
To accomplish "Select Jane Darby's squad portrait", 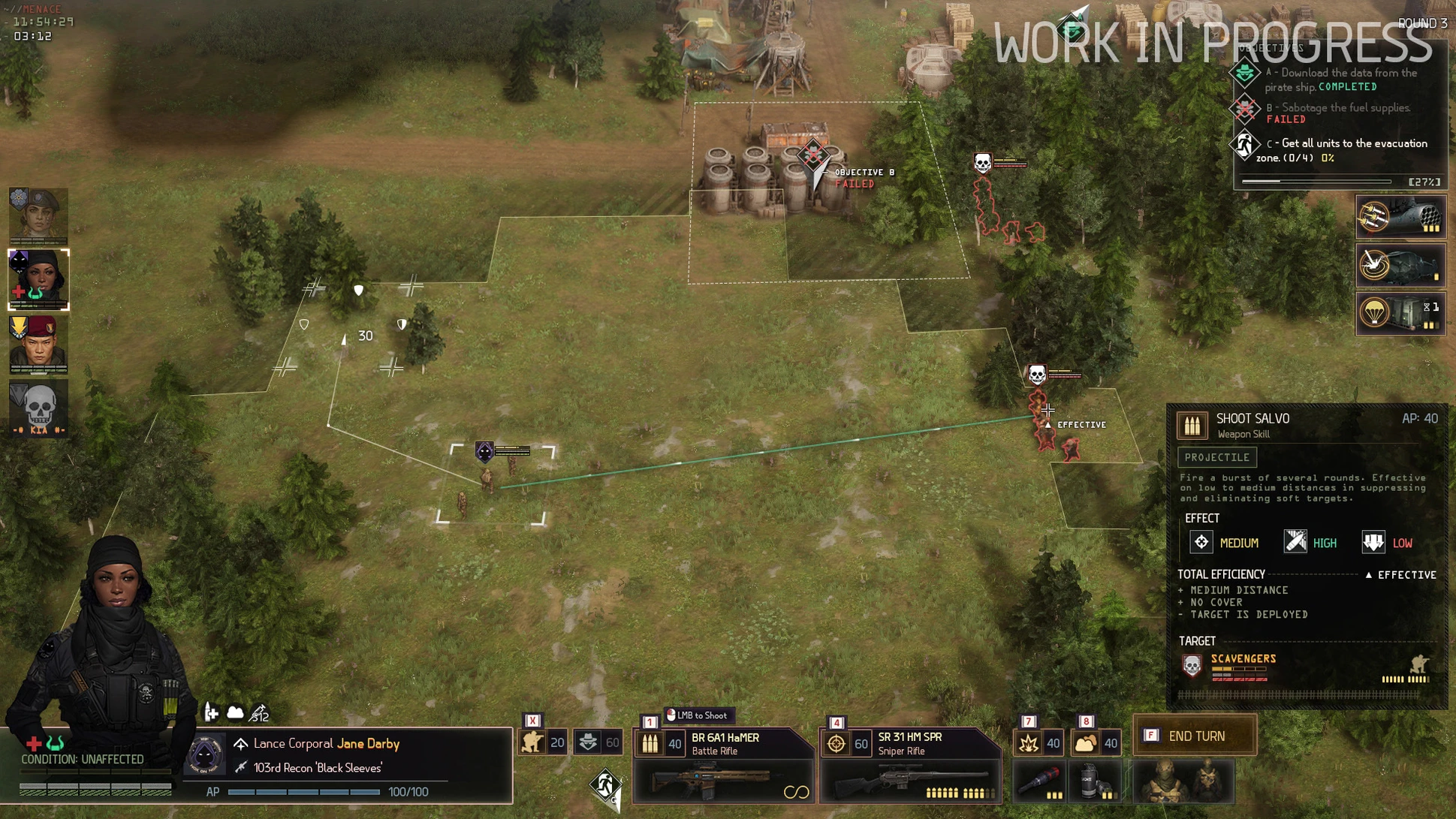I will (x=38, y=279).
